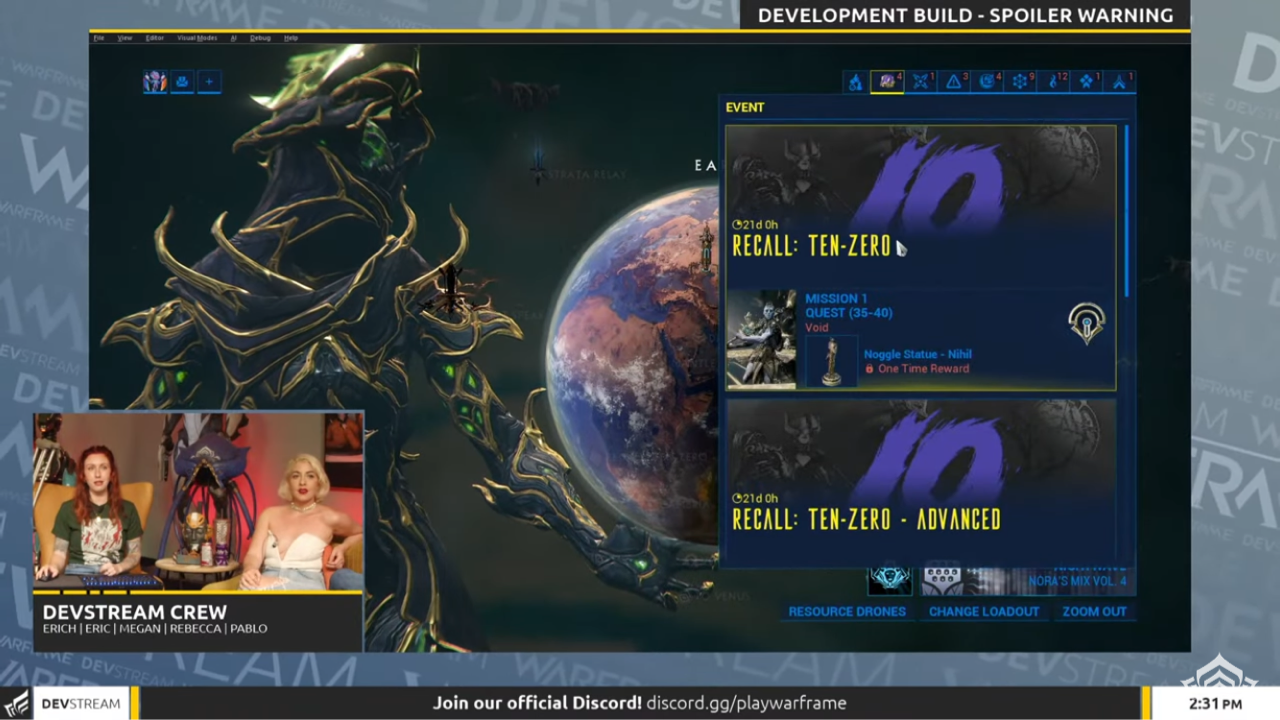Click the Change Loadout button
The height and width of the screenshot is (720, 1280).
click(x=983, y=611)
